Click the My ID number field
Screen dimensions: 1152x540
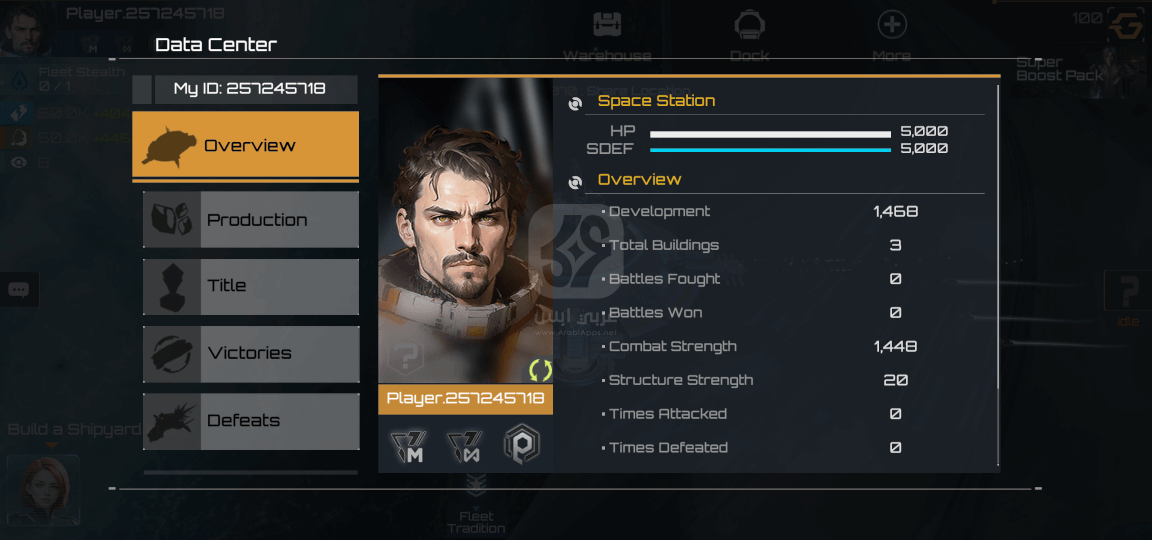[250, 89]
